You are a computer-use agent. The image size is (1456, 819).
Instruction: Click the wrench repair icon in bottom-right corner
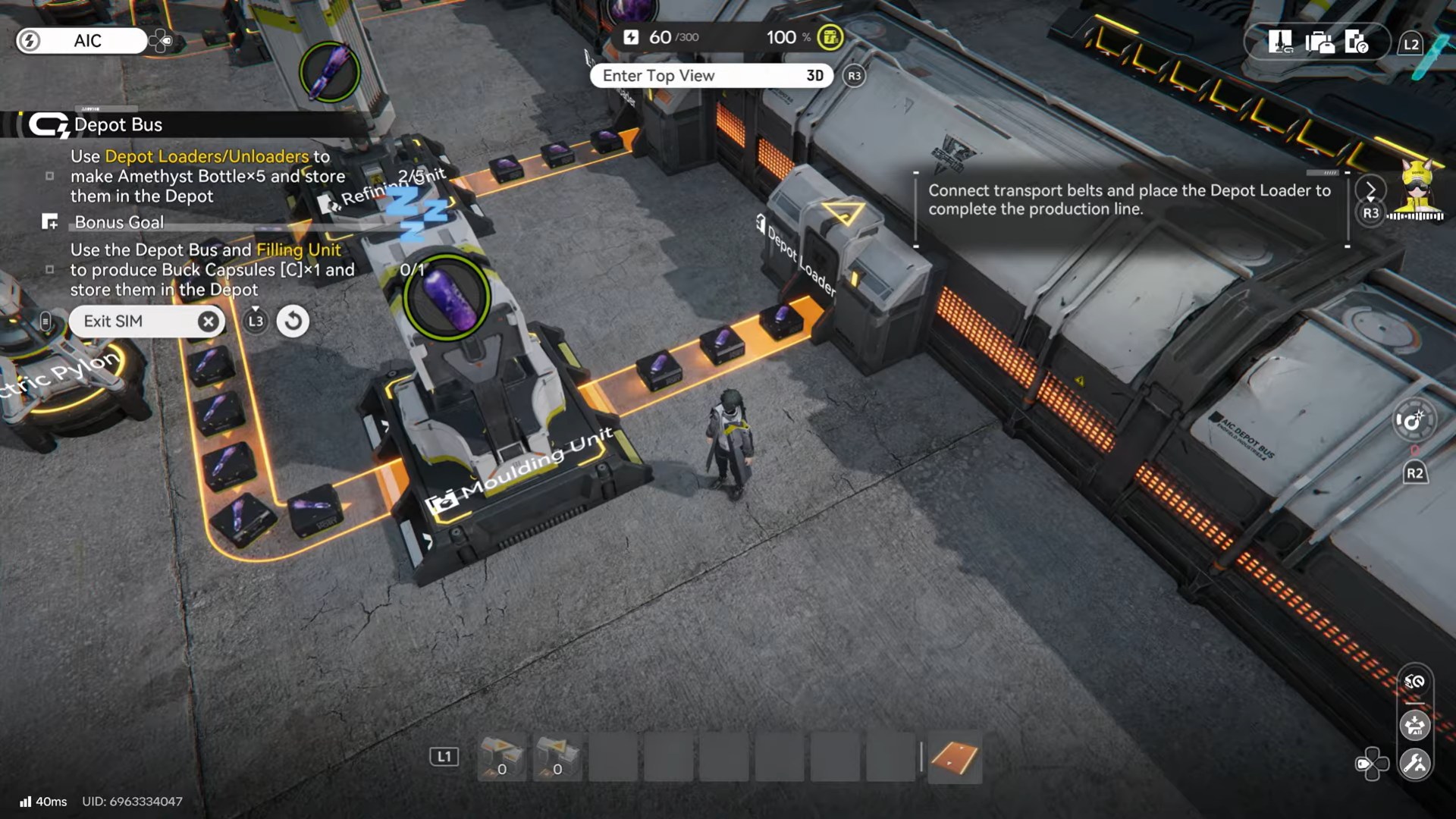(x=1416, y=761)
